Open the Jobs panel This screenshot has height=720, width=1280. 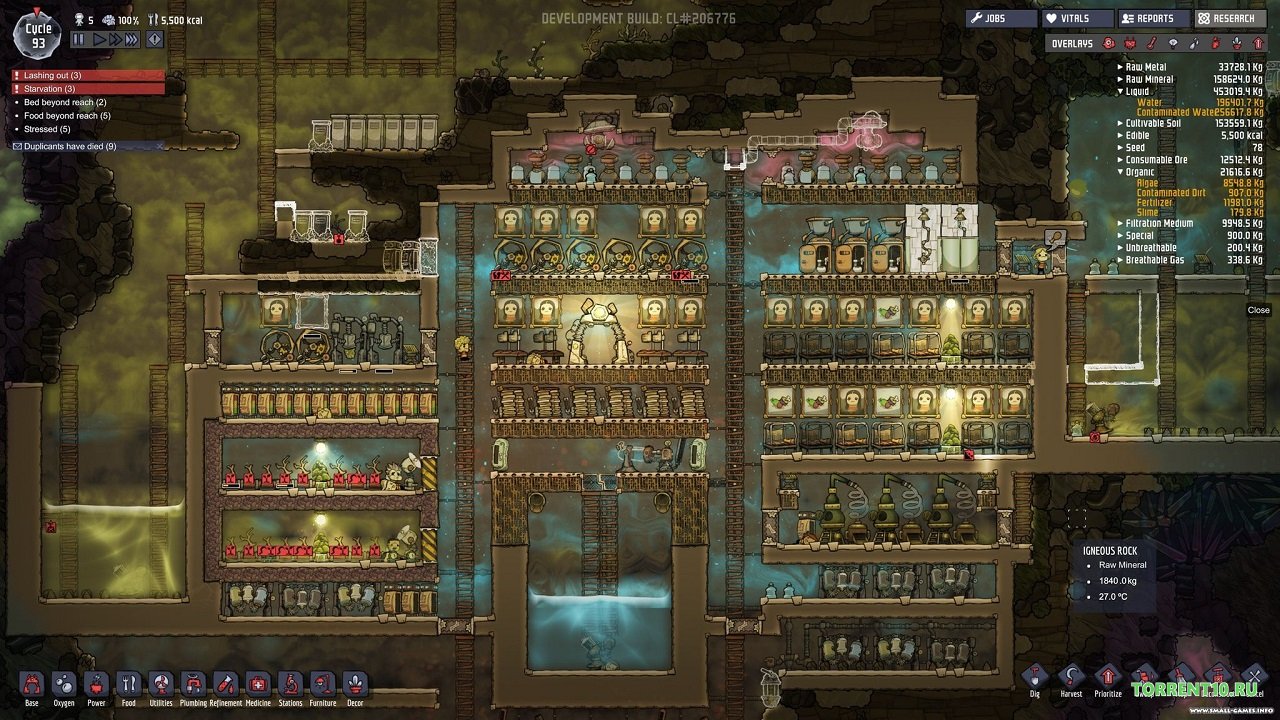pos(1000,18)
